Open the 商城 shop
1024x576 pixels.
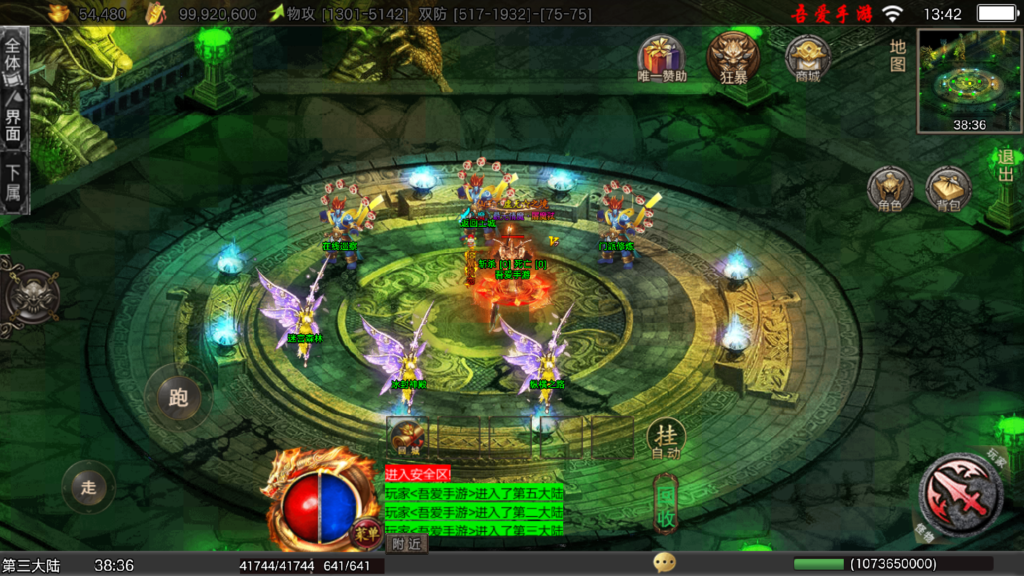click(x=807, y=56)
